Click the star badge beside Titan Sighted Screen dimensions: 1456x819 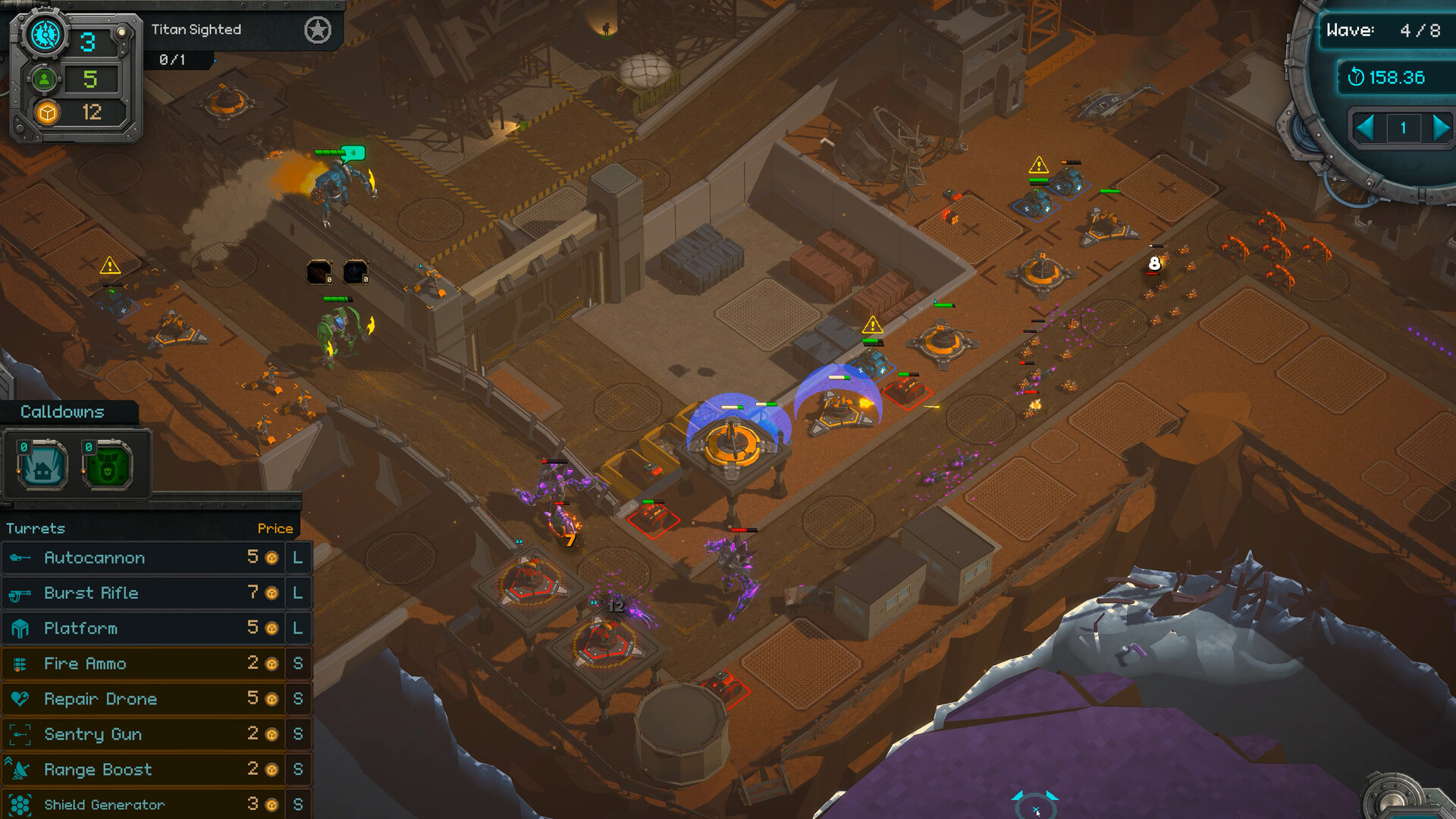tap(318, 30)
